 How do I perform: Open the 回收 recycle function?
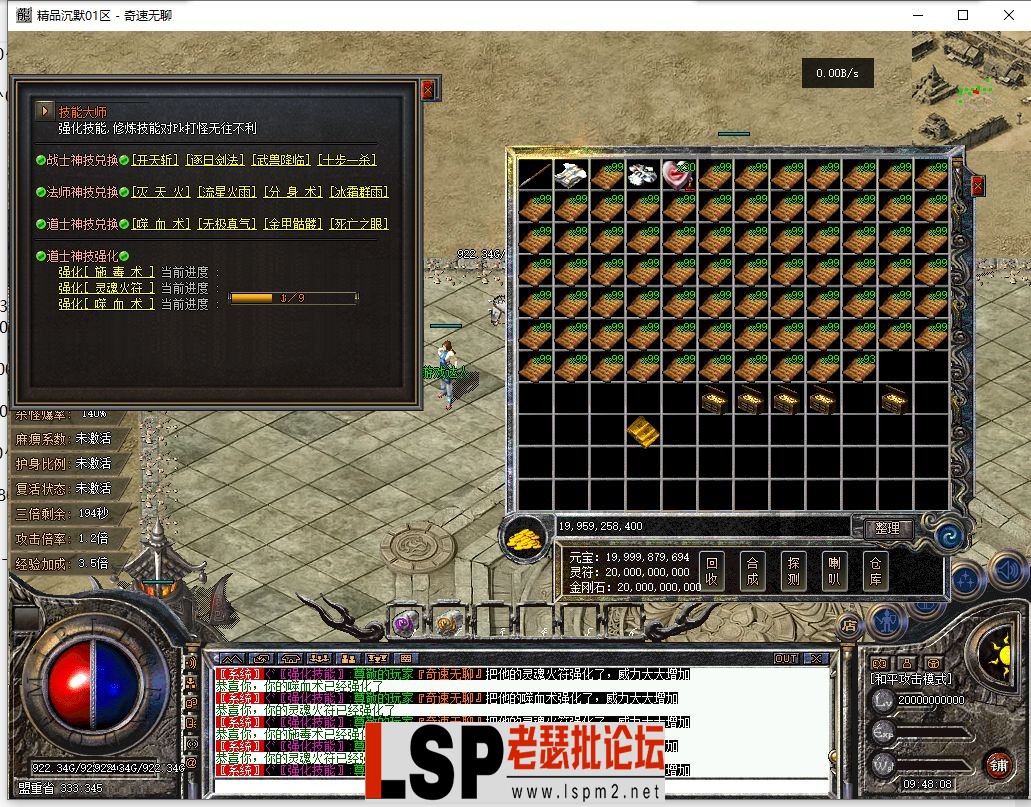tap(711, 571)
